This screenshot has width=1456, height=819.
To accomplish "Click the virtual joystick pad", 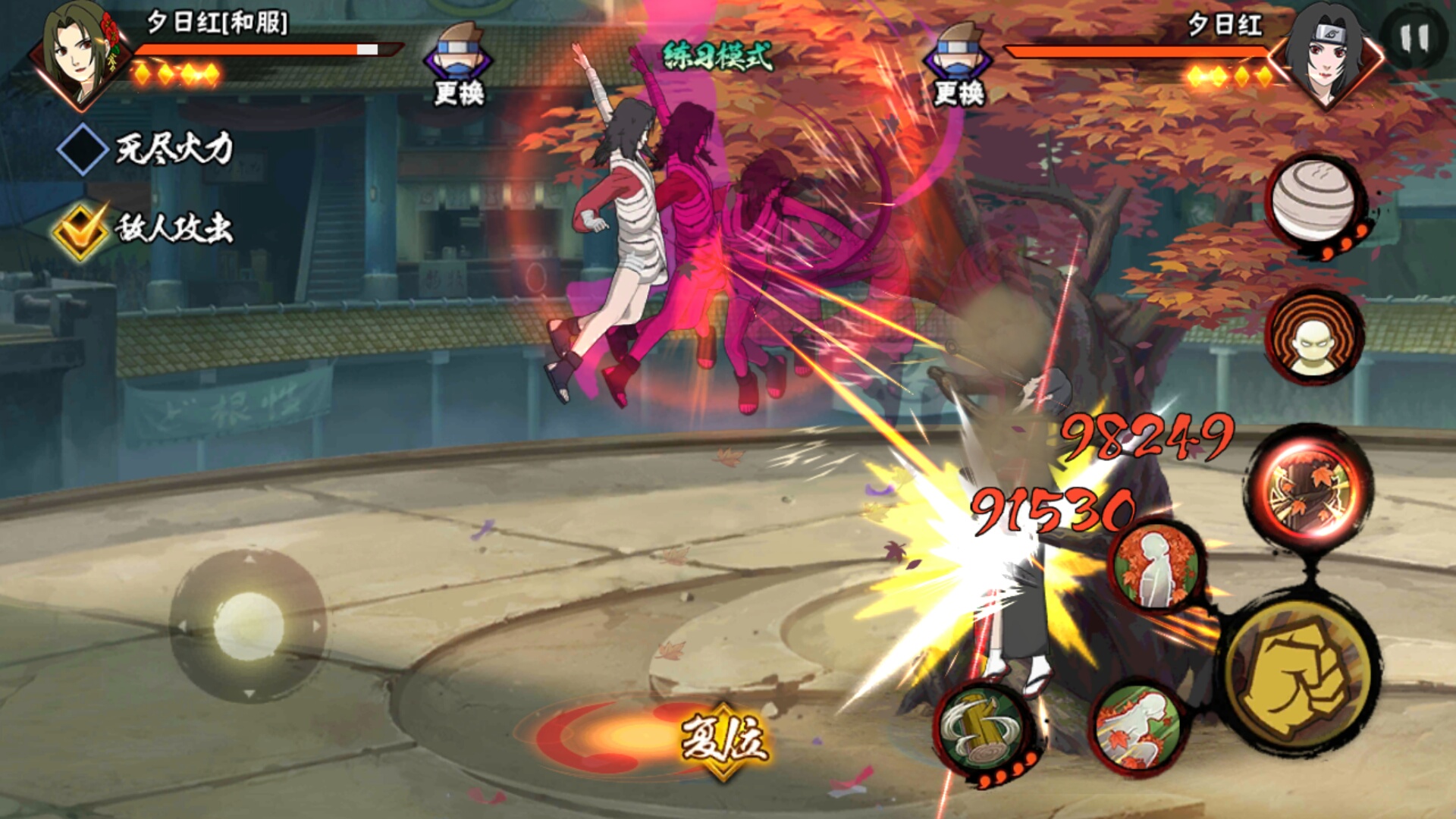I will [x=248, y=626].
